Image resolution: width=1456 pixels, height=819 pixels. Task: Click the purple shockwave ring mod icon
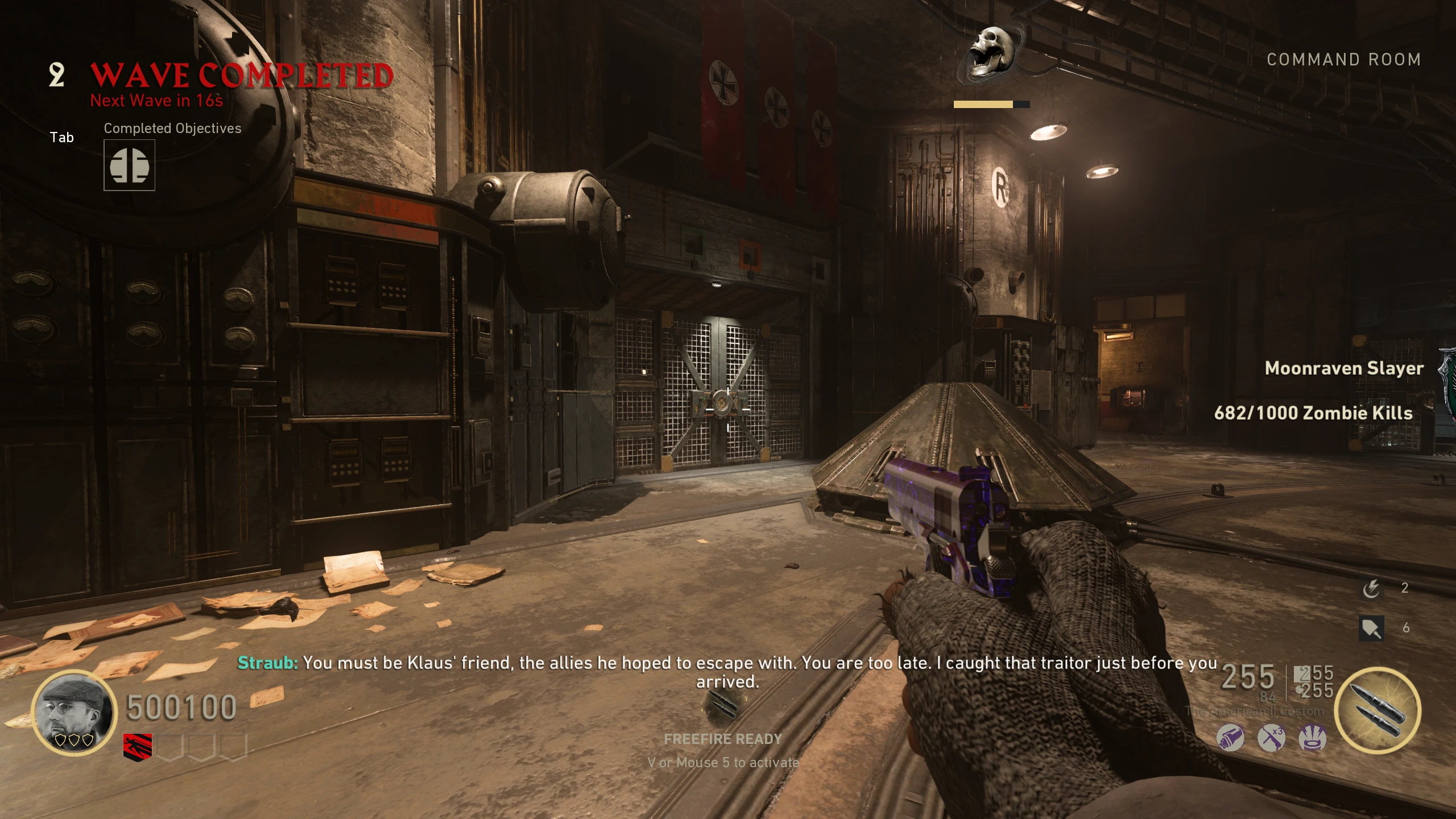coord(1313,738)
